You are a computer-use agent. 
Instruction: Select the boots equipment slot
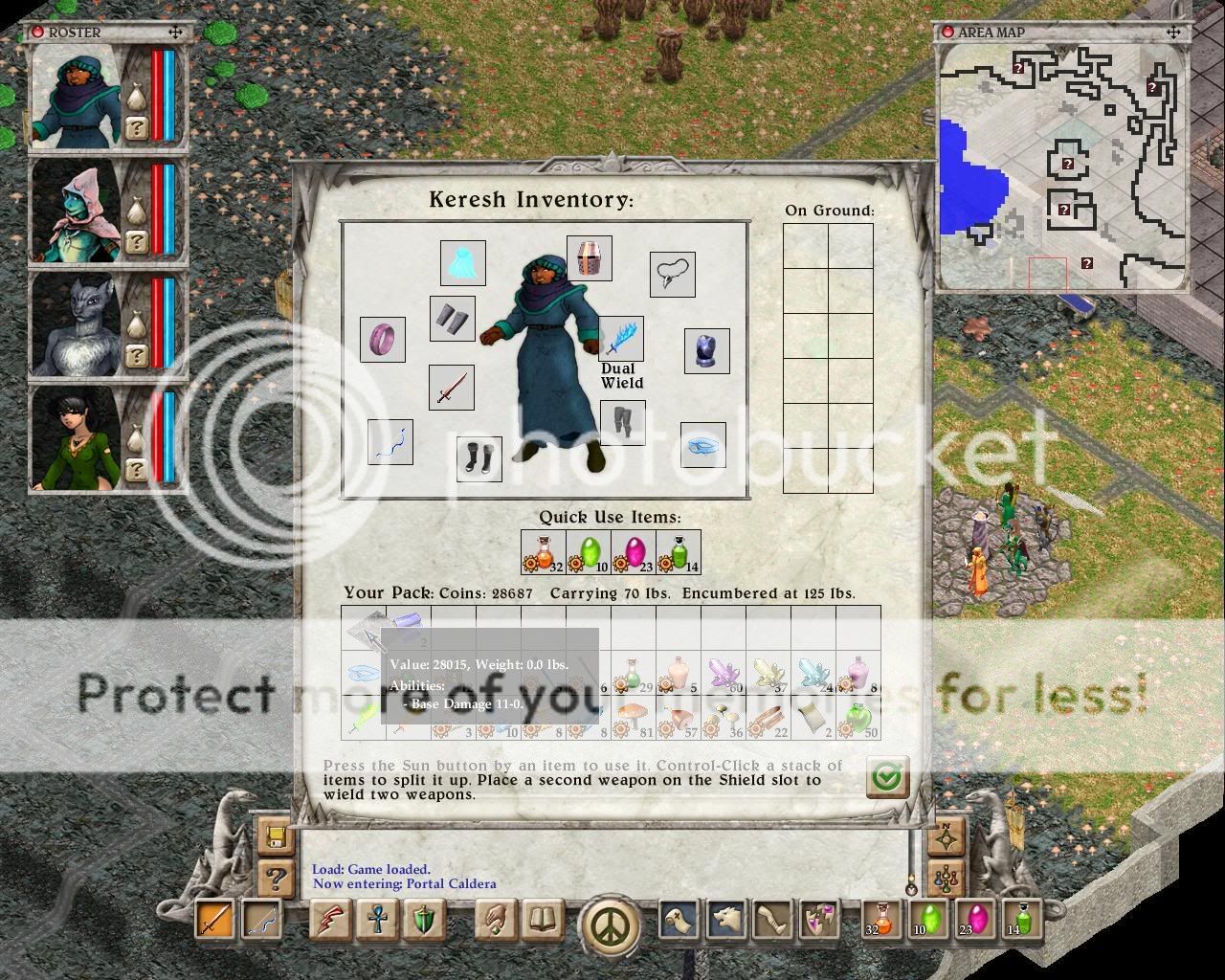pyautogui.click(x=479, y=458)
